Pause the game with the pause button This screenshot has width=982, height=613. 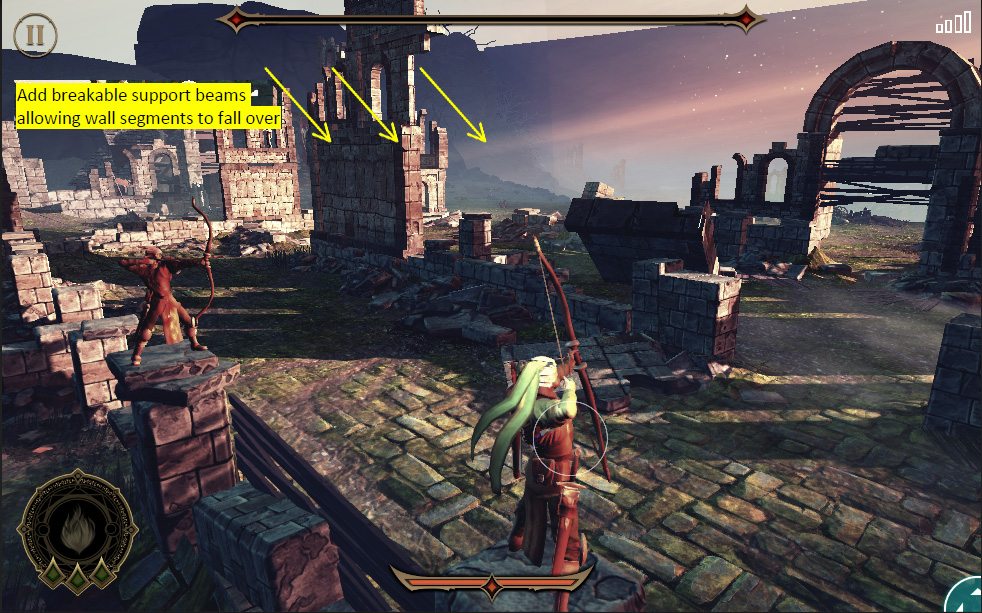point(35,35)
